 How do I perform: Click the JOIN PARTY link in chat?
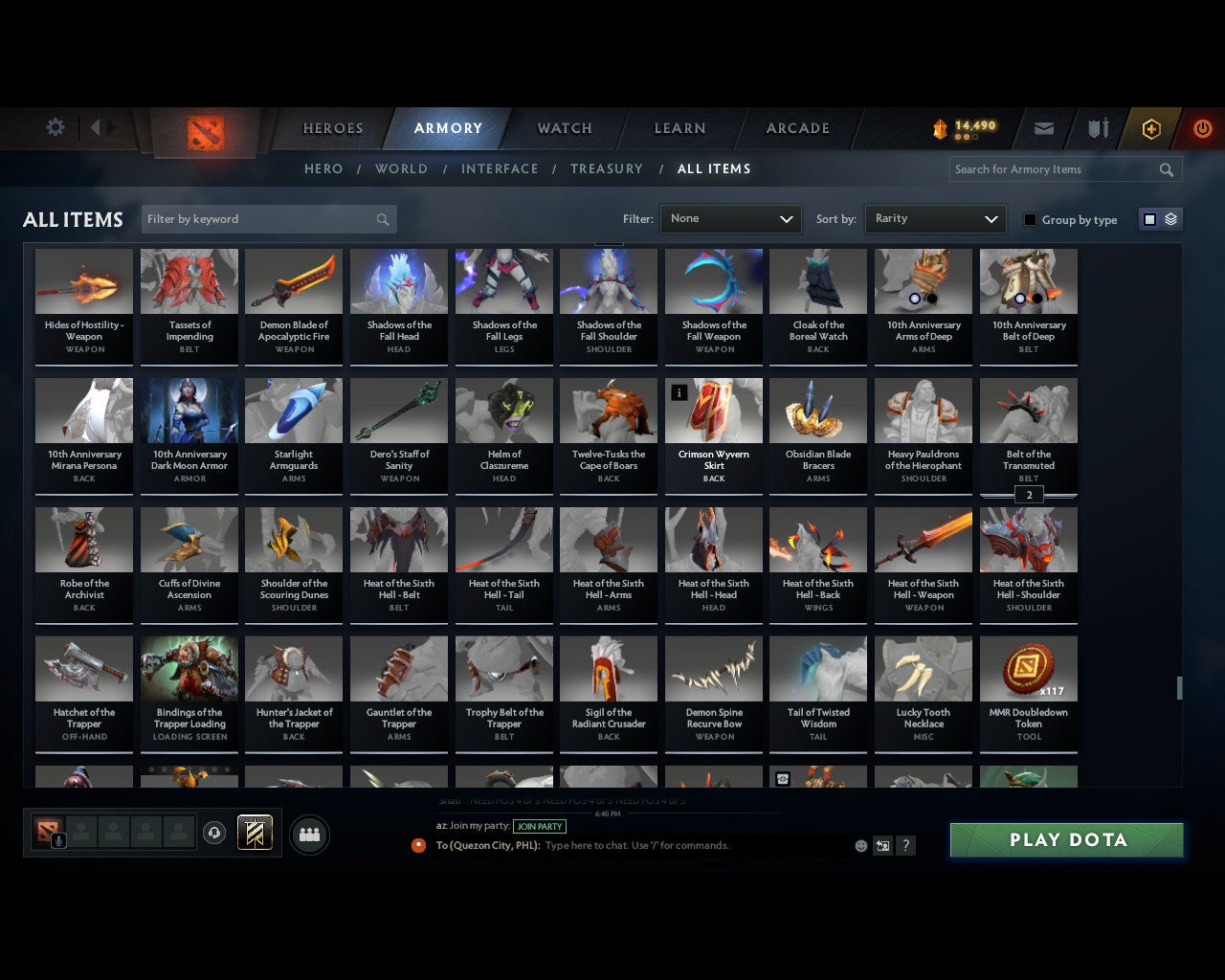click(540, 826)
